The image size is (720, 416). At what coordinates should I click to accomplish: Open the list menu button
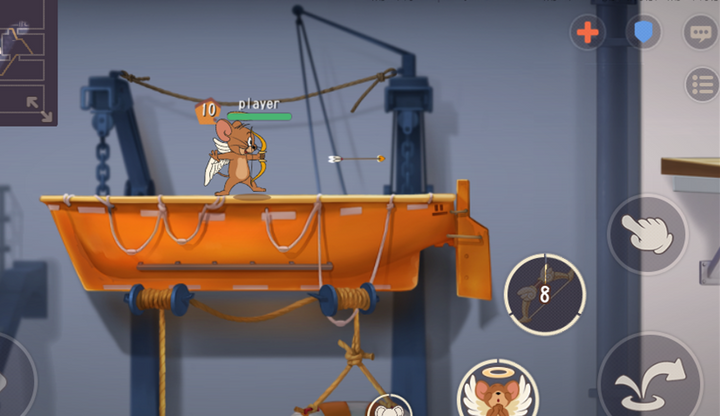tap(701, 85)
